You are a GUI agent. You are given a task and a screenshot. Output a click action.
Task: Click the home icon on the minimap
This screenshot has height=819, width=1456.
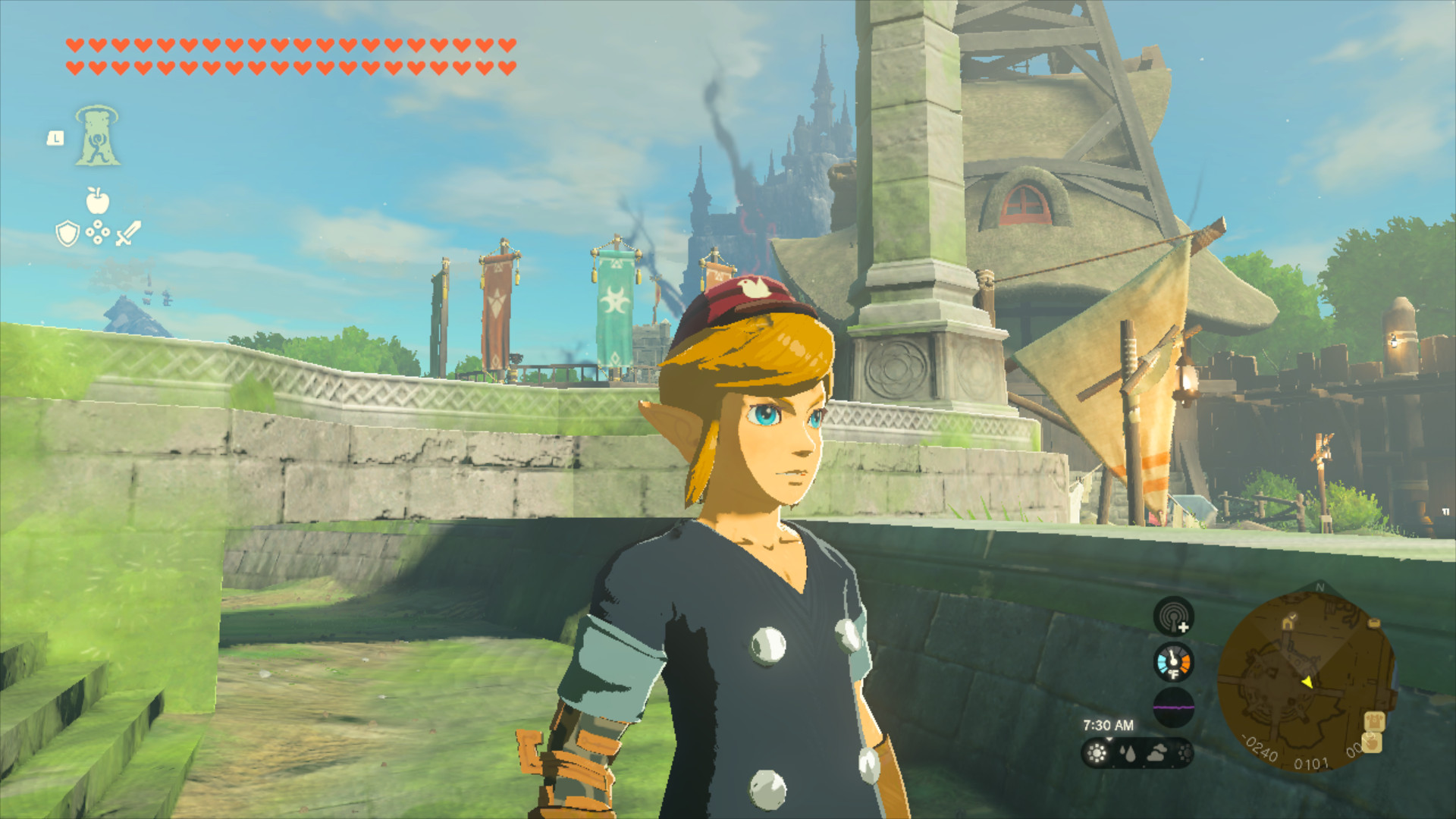tap(1288, 623)
